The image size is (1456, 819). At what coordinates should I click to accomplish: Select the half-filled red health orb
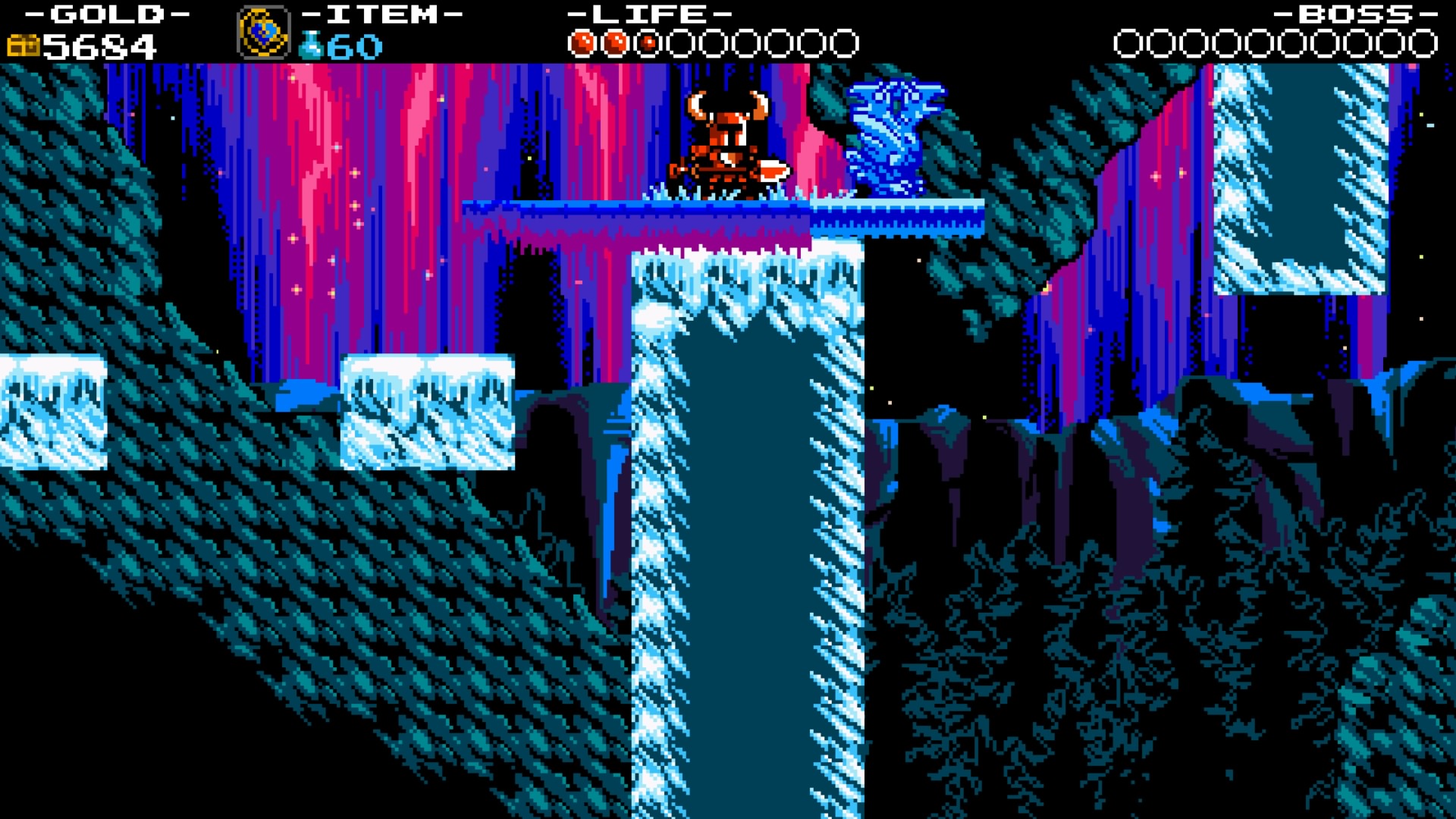coord(648,43)
